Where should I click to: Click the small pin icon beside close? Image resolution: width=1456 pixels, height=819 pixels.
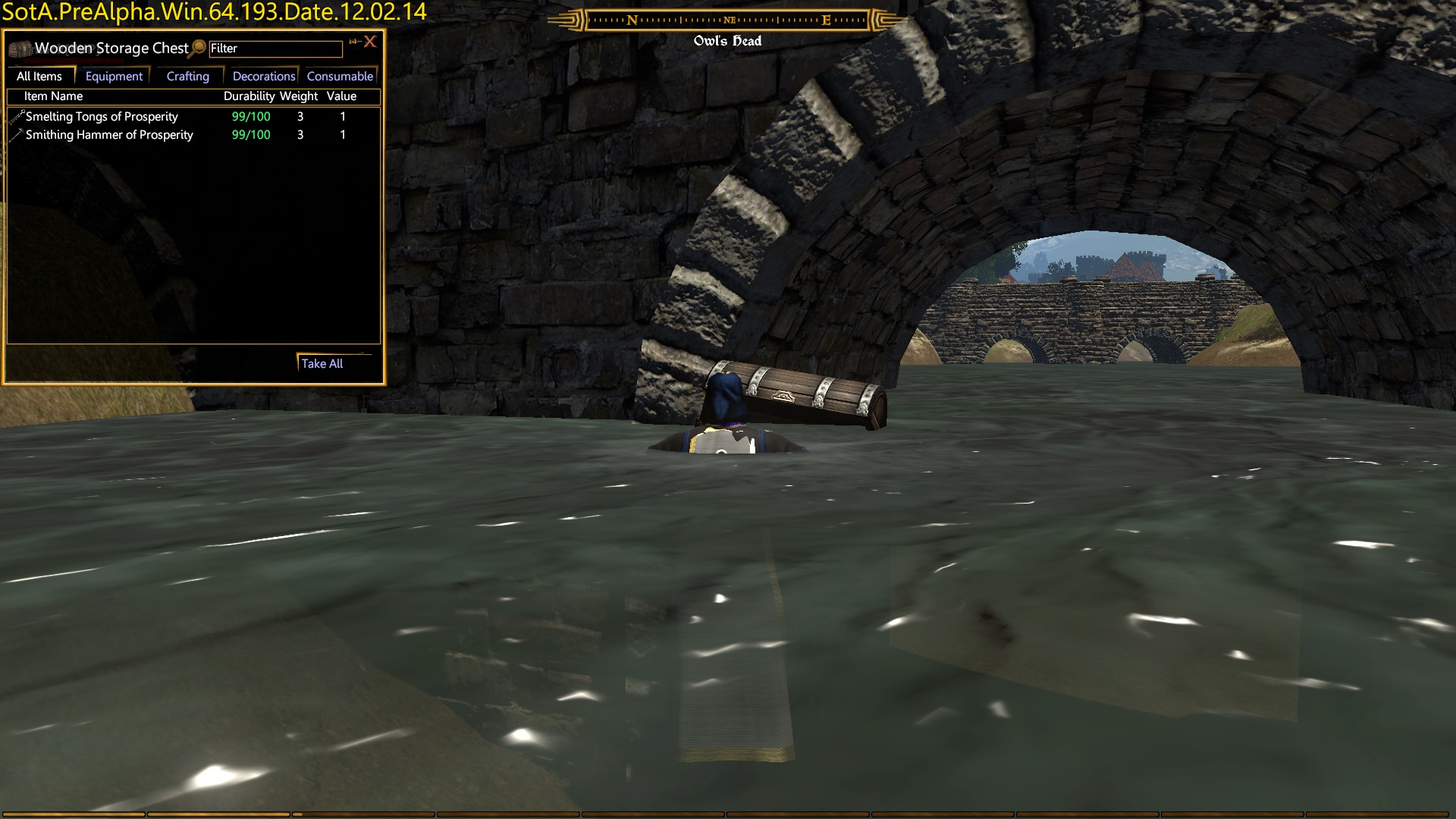pyautogui.click(x=353, y=42)
